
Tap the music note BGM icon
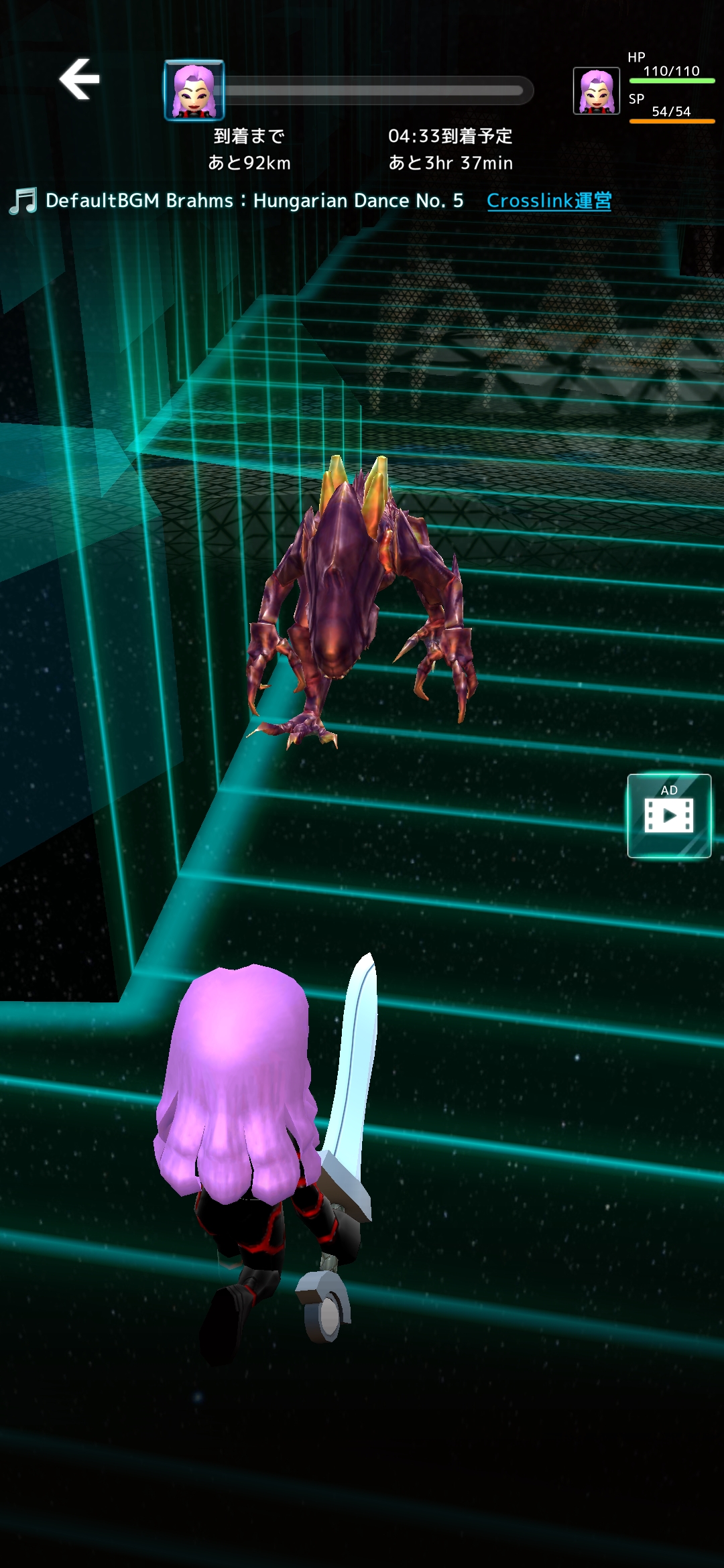coord(23,201)
